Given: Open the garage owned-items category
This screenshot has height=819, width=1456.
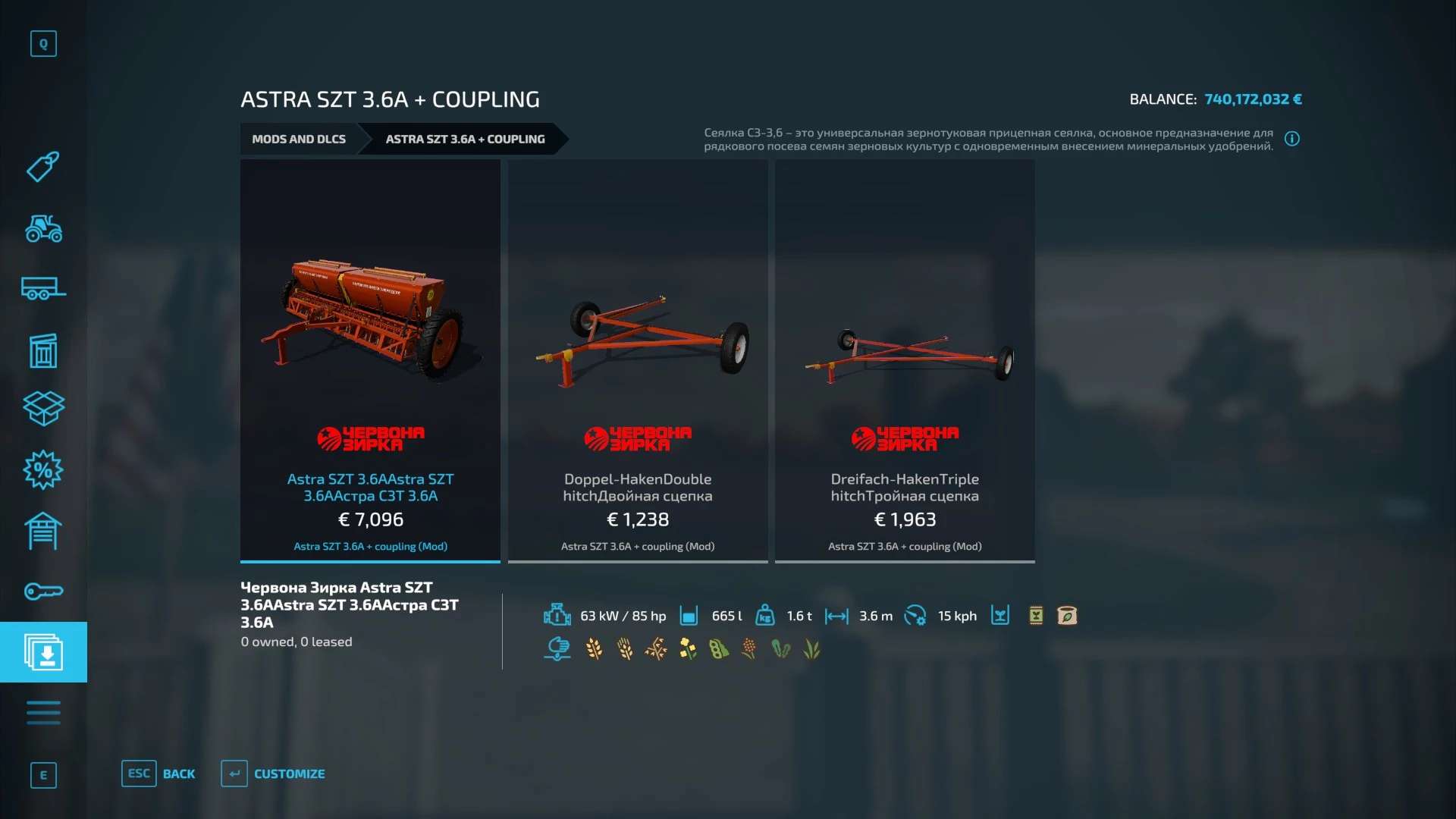Looking at the screenshot, I should point(43,531).
